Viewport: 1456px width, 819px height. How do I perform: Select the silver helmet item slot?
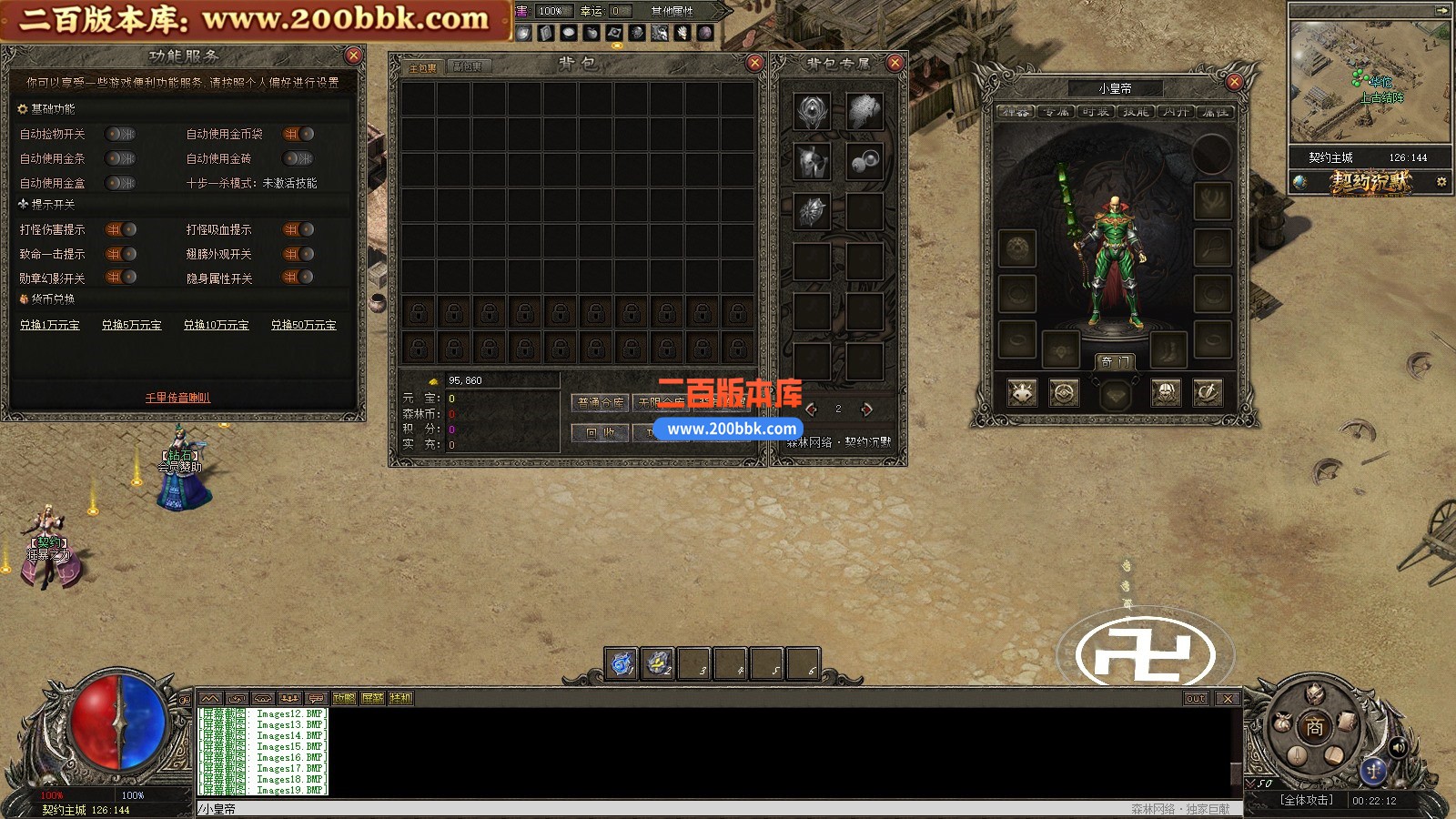click(x=811, y=162)
